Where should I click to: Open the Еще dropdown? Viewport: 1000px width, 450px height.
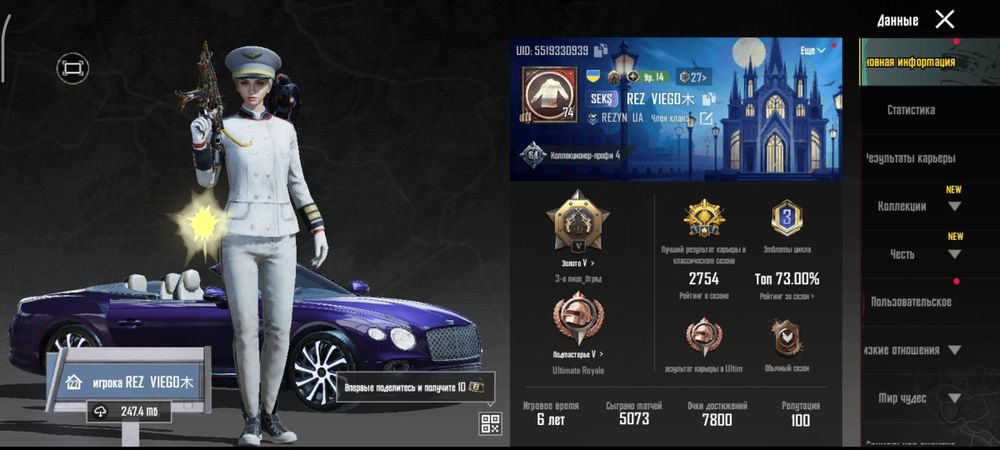coord(812,50)
